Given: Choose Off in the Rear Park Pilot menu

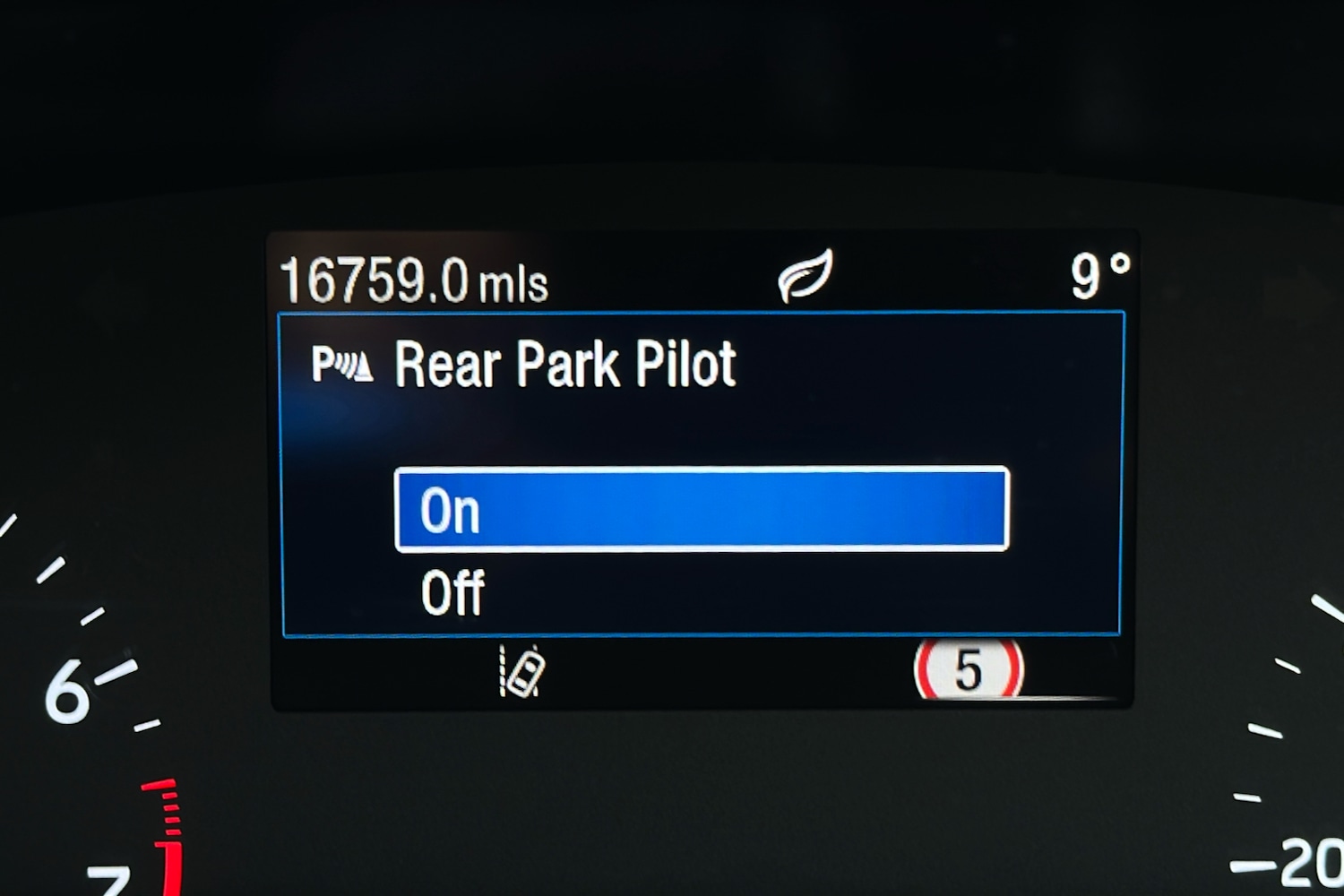Looking at the screenshot, I should tap(453, 593).
